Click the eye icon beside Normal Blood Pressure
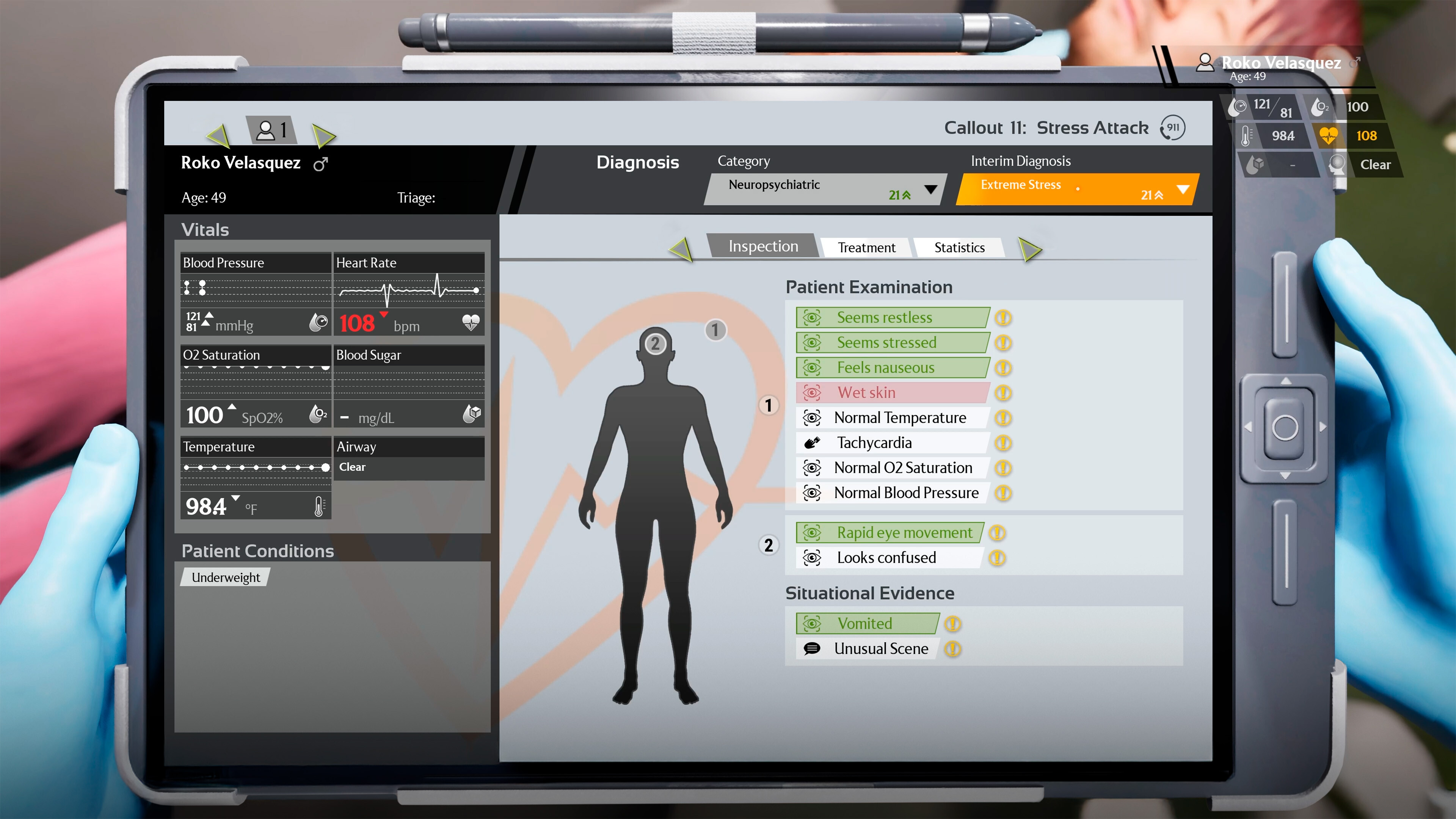 click(x=812, y=493)
